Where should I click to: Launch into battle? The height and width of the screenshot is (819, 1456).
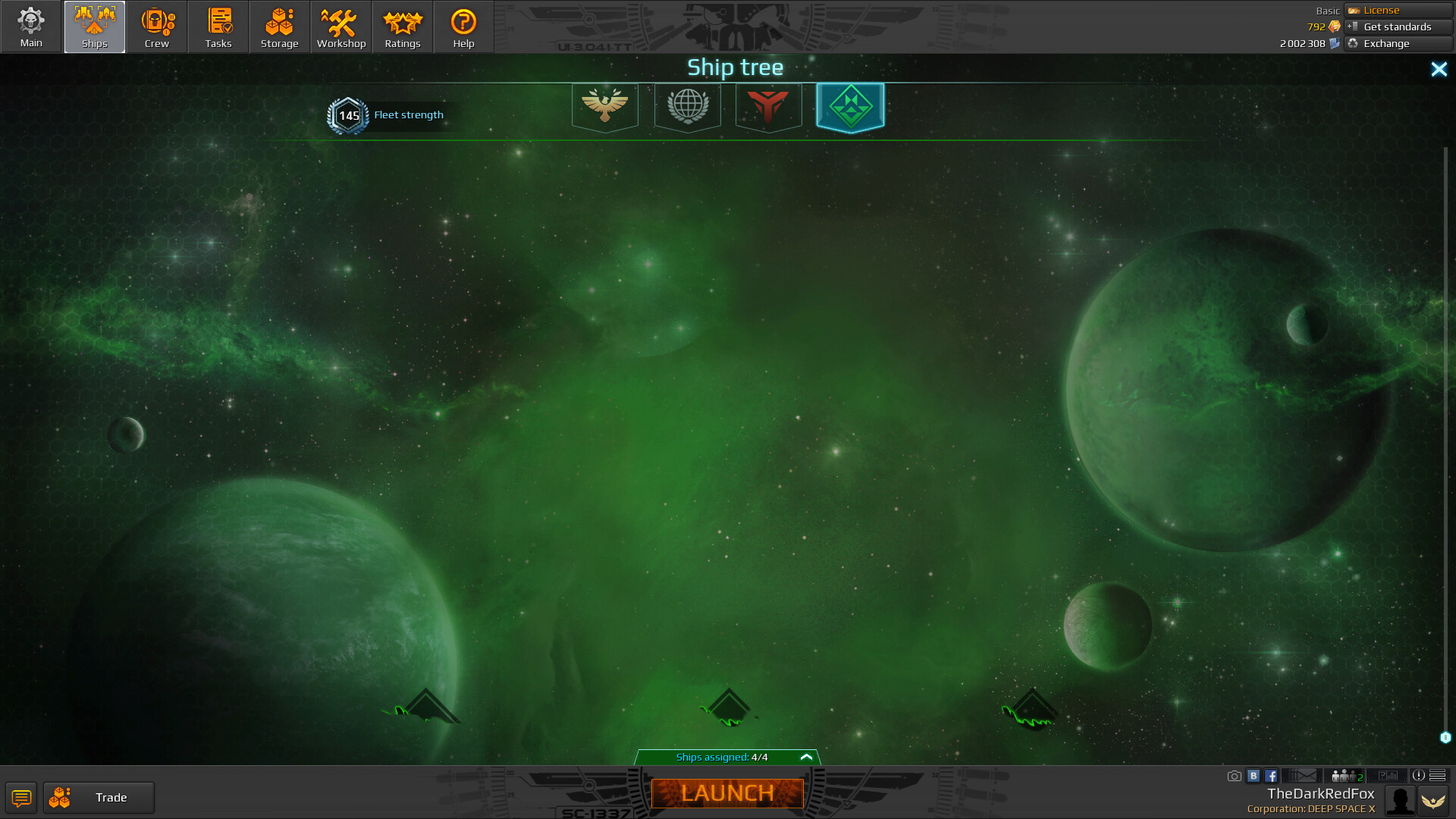[727, 793]
